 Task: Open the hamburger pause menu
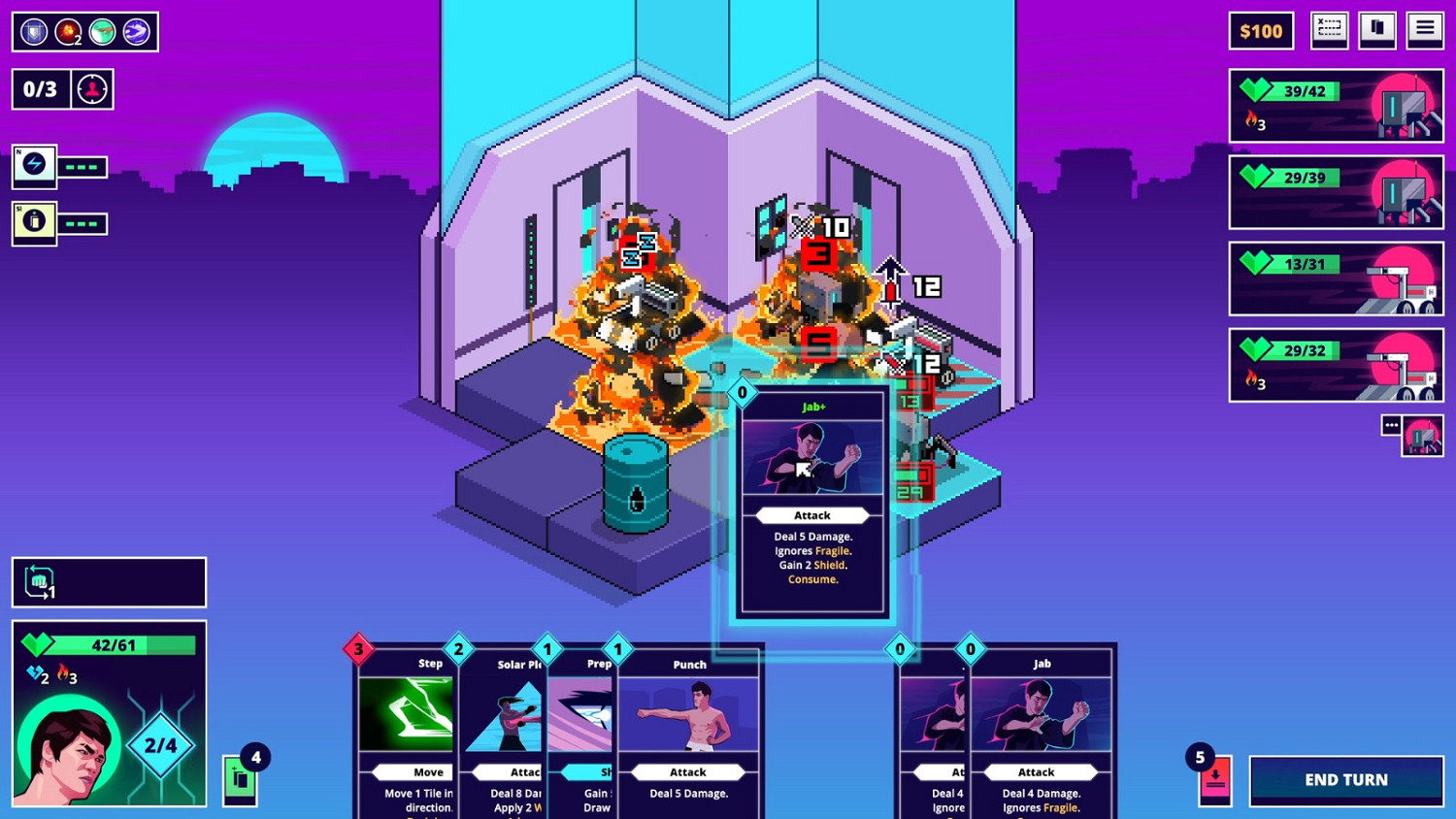coord(1425,28)
